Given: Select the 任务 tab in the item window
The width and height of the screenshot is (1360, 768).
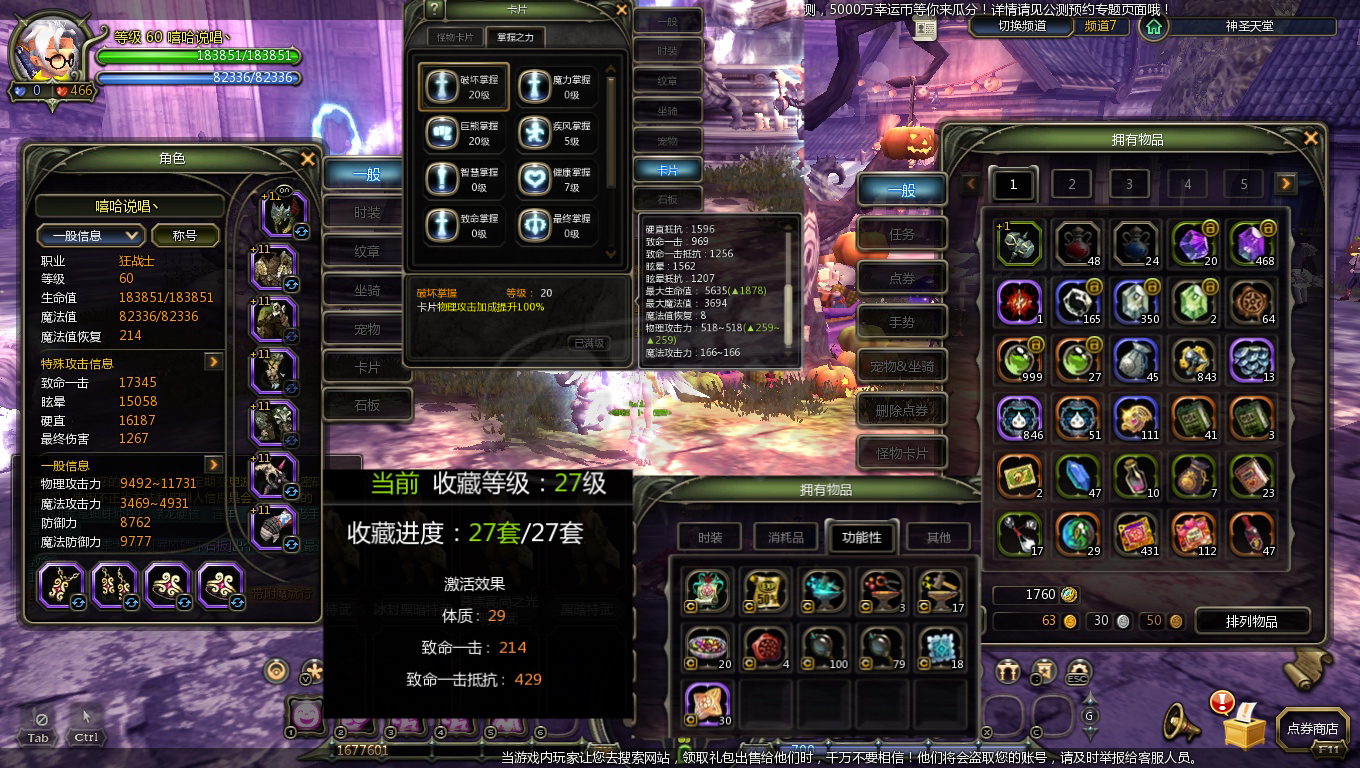Looking at the screenshot, I should [901, 233].
